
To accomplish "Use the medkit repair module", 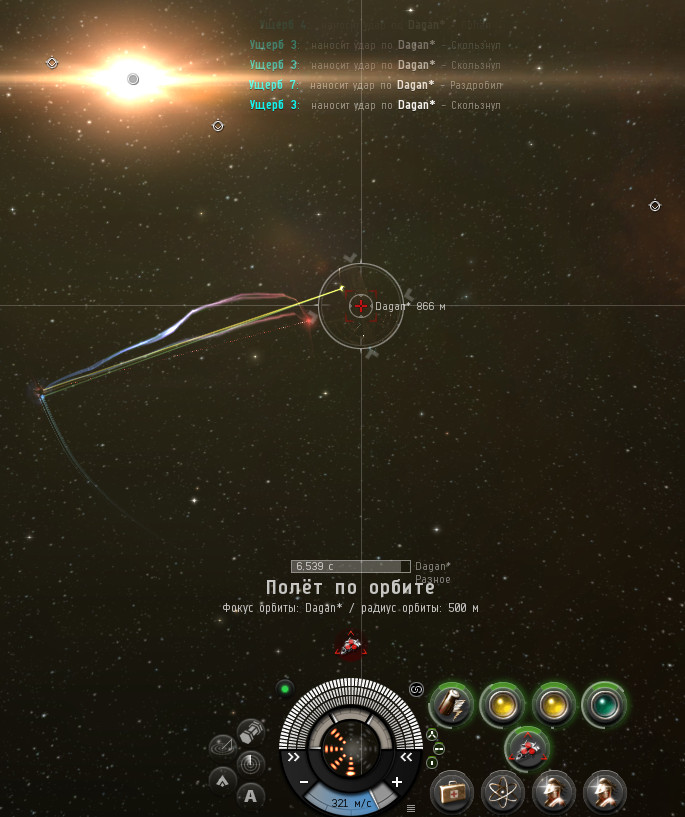I will 452,792.
